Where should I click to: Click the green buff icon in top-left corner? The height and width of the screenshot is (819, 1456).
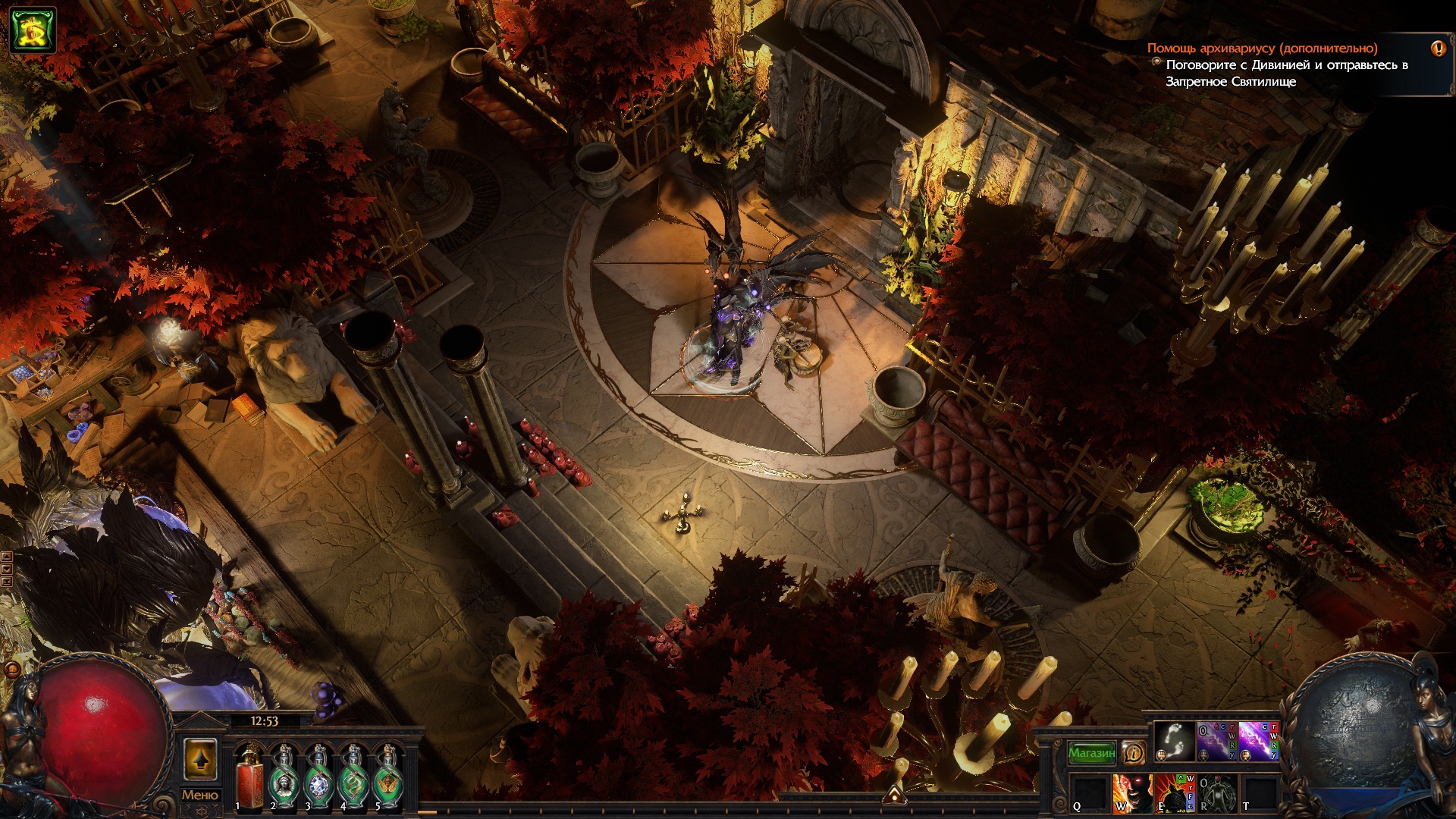(x=33, y=29)
